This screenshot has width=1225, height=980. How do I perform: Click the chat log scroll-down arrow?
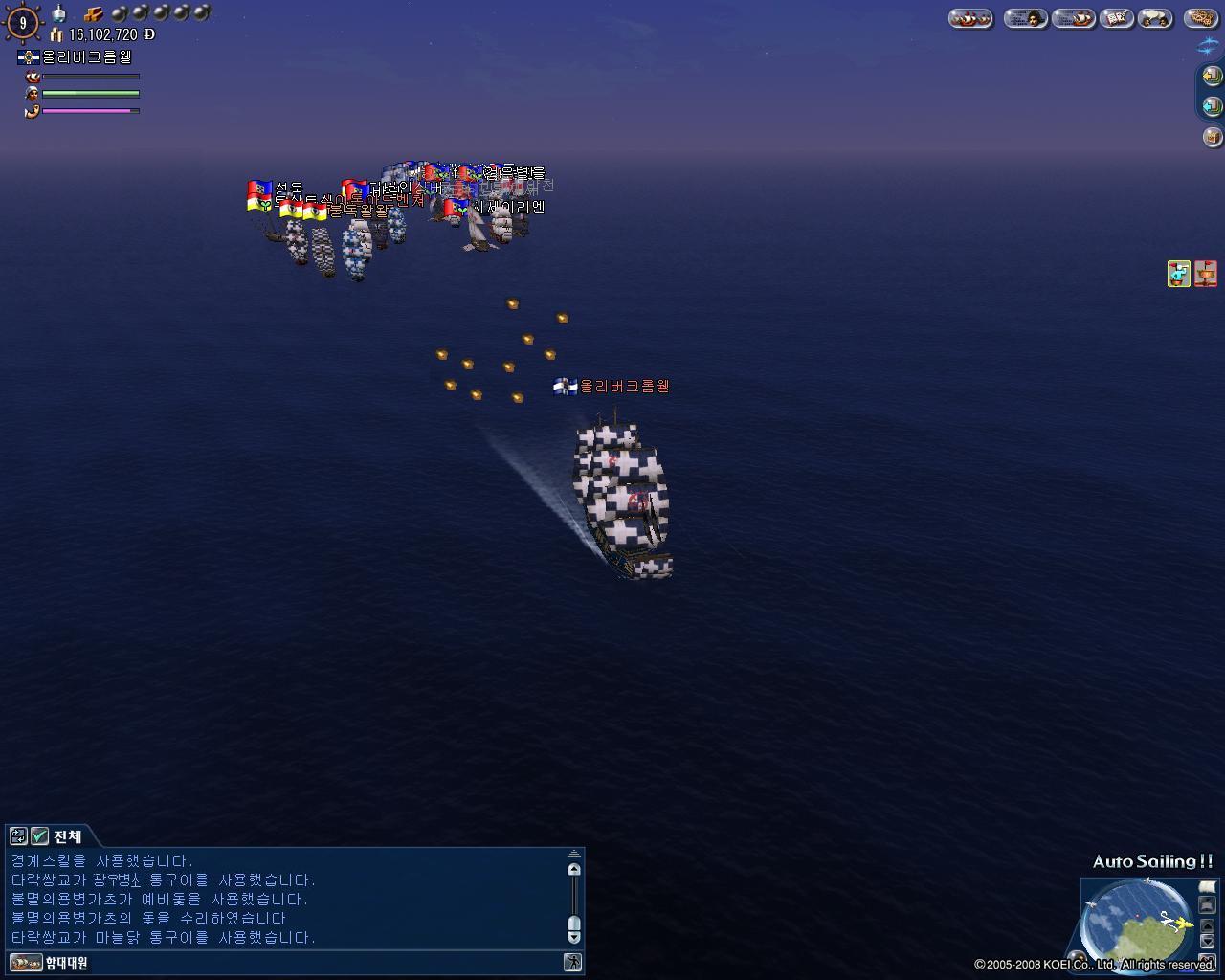574,937
